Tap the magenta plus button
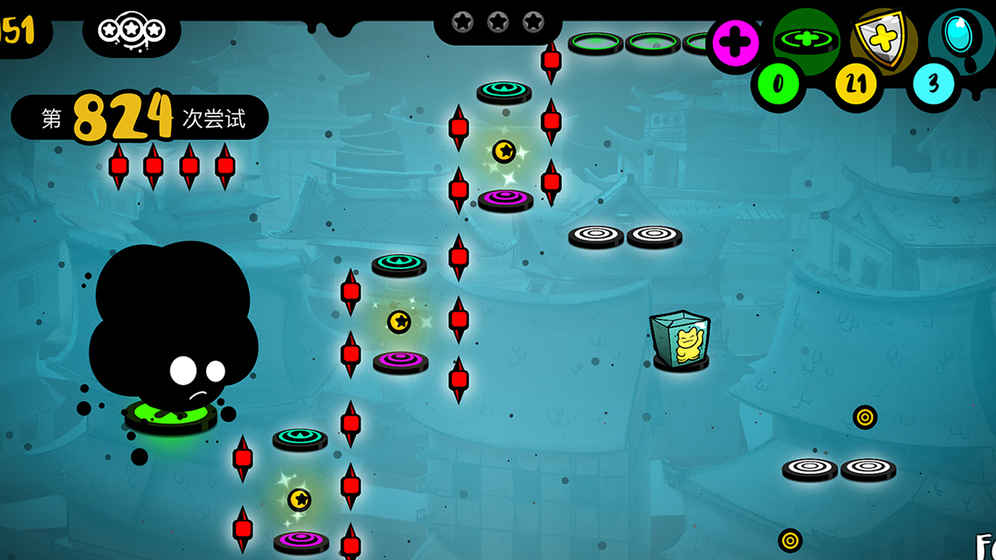Viewport: 996px width, 560px height. tap(736, 44)
